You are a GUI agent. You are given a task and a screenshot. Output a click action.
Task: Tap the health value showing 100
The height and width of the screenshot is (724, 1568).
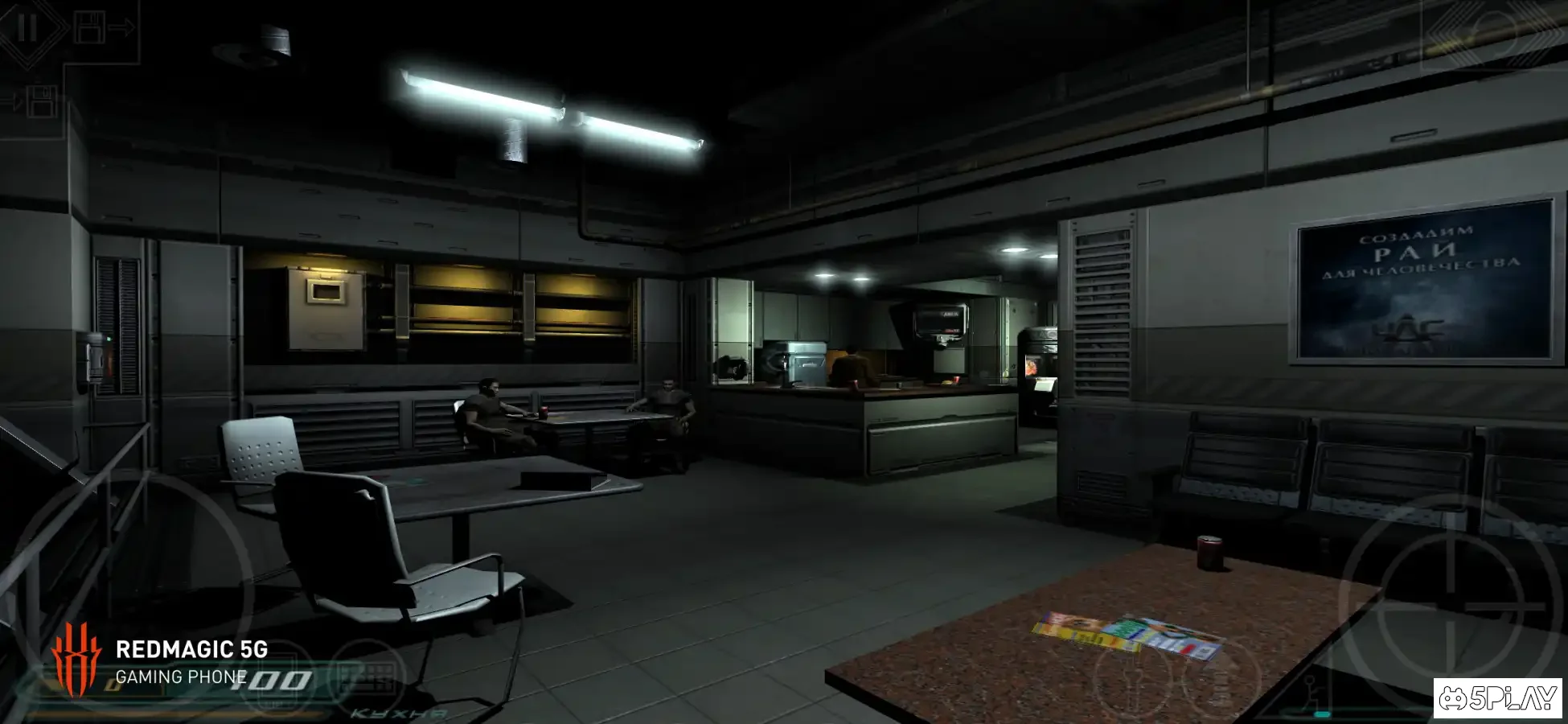pos(271,680)
